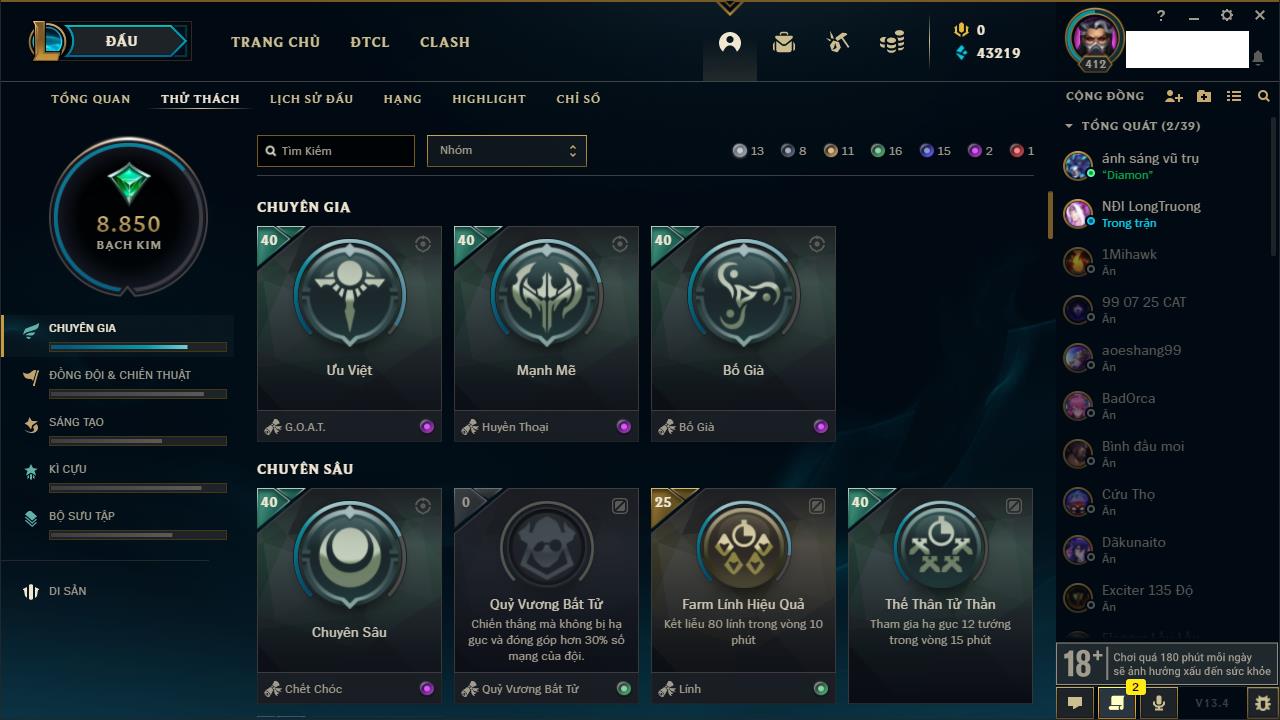Go to the ĐTCL section
1280x720 pixels.
370,42
